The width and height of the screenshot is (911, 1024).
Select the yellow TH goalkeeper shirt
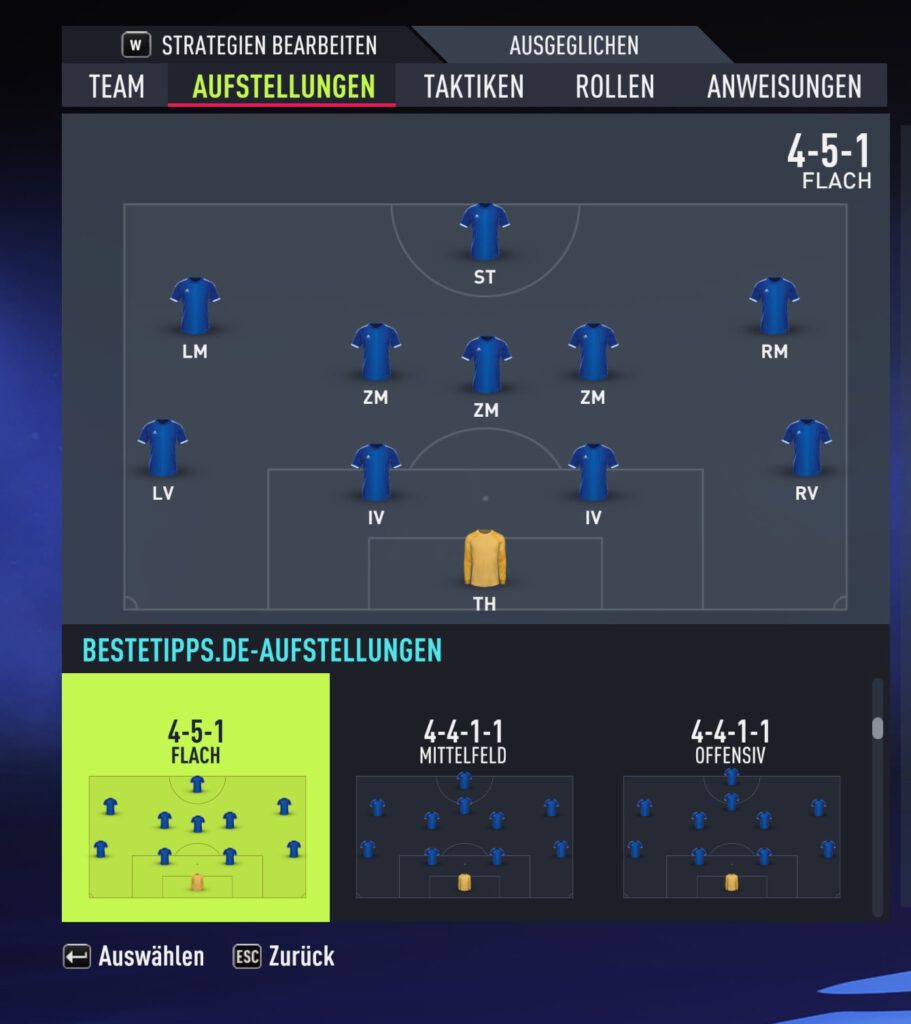point(485,558)
